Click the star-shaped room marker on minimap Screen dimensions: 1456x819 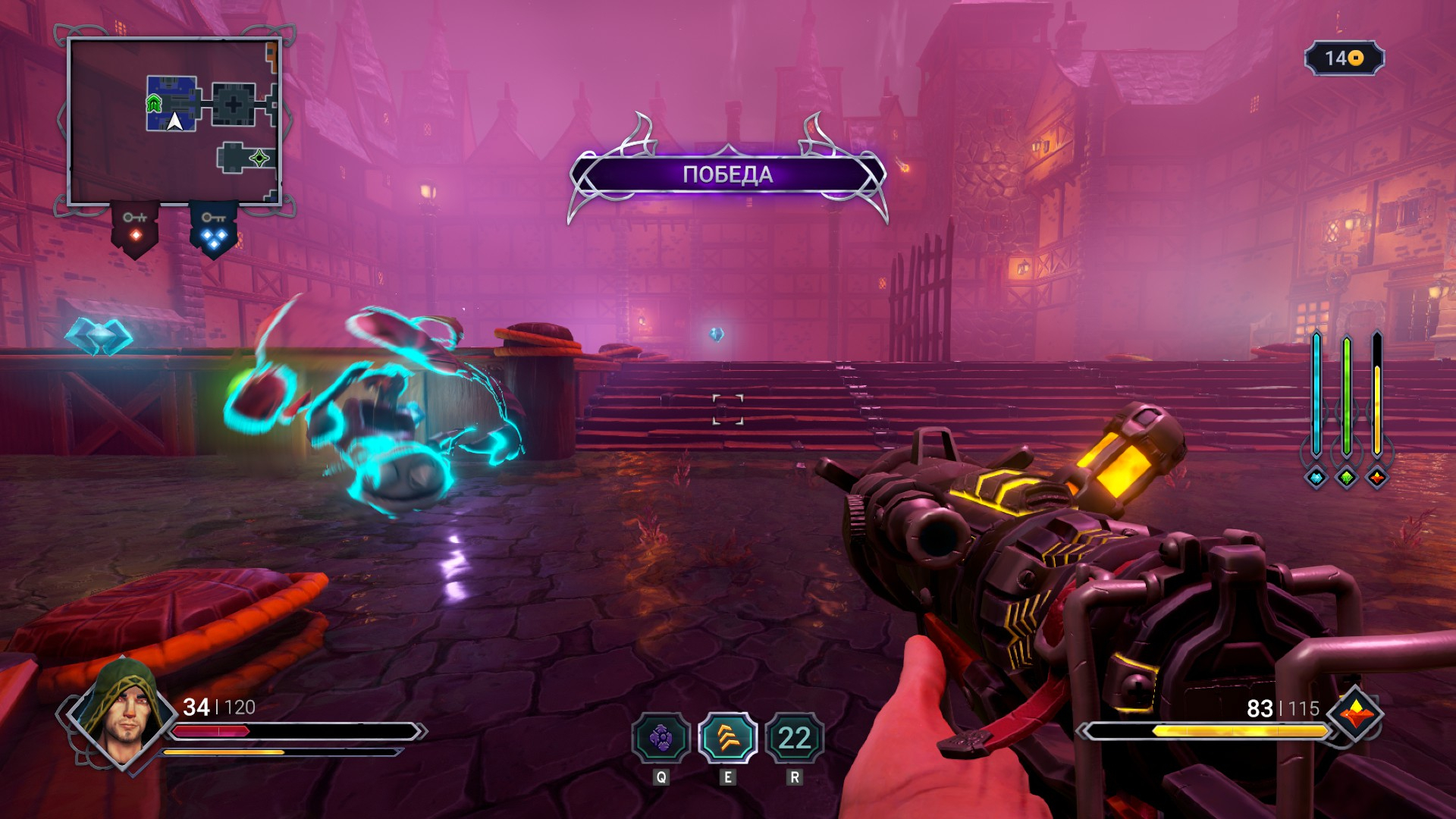[259, 158]
